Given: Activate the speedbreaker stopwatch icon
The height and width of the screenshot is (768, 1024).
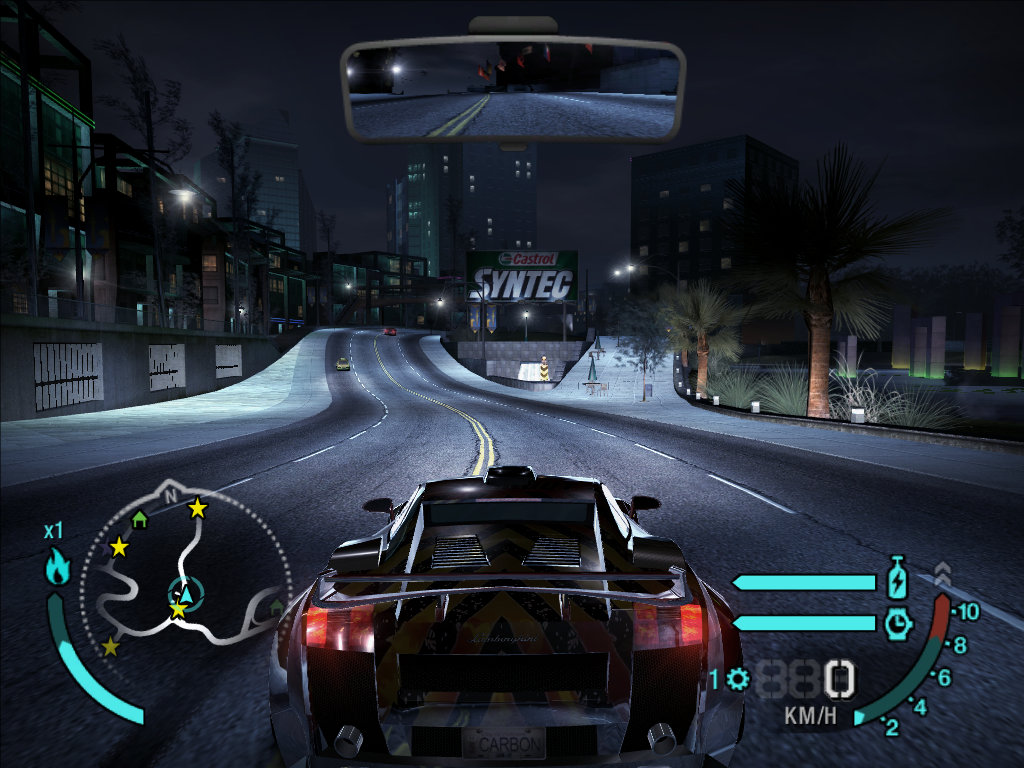Looking at the screenshot, I should point(896,623).
